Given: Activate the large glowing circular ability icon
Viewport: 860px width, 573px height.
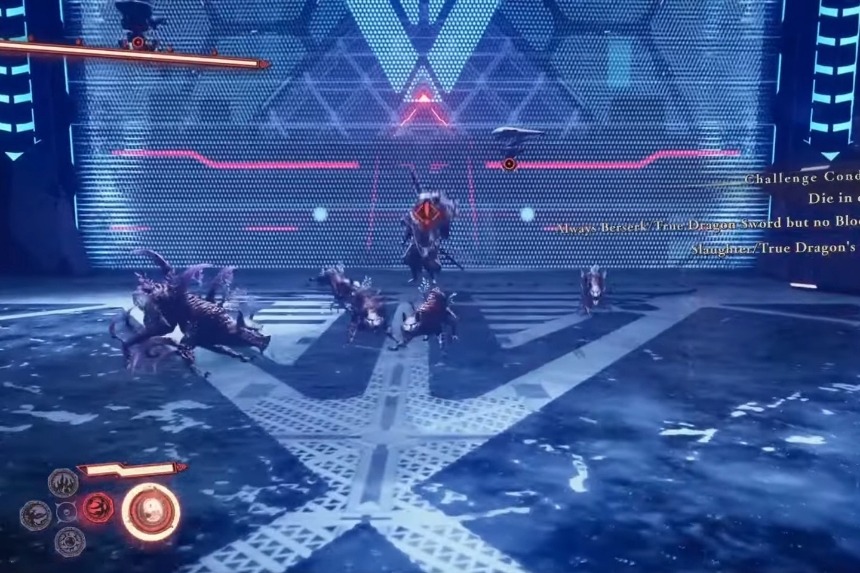Looking at the screenshot, I should (151, 511).
